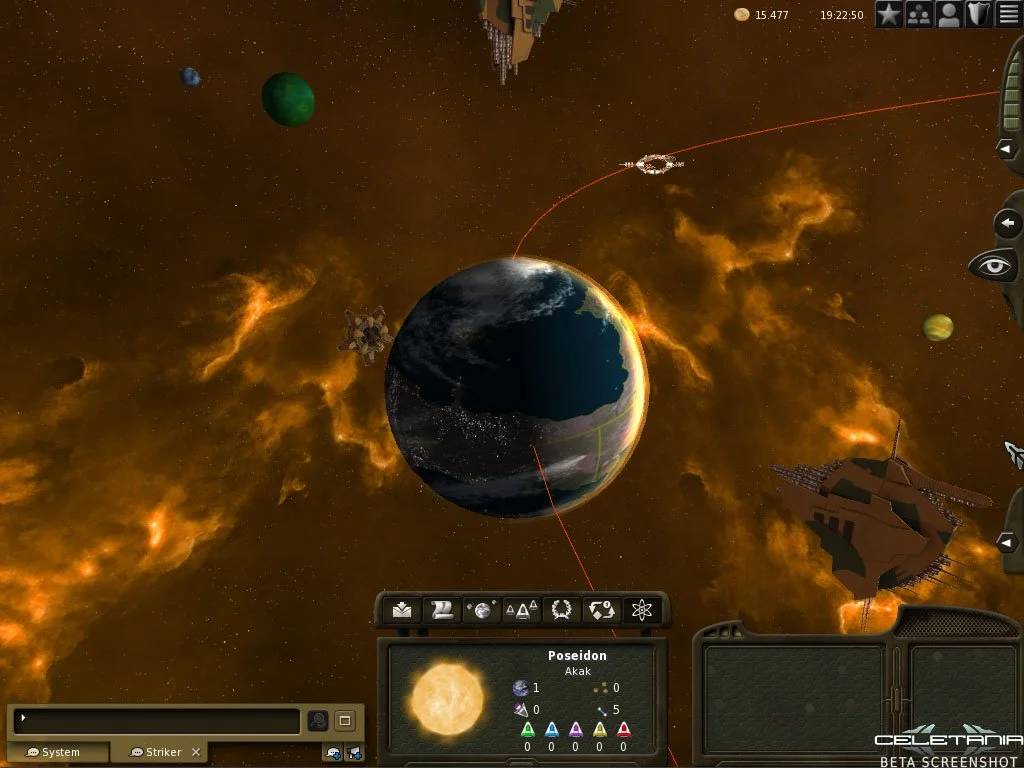The height and width of the screenshot is (768, 1024).
Task: Toggle the chat window size button
Action: pyautogui.click(x=345, y=720)
